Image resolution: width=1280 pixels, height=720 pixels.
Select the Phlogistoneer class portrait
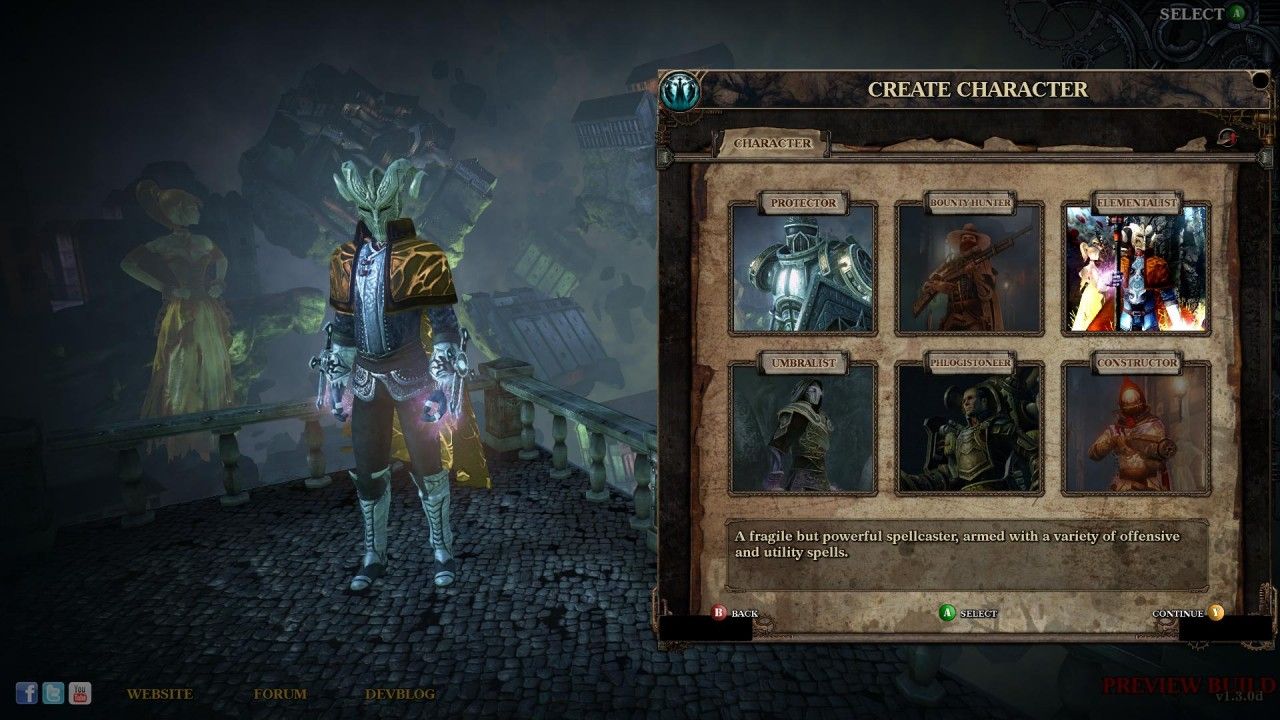[x=971, y=428]
